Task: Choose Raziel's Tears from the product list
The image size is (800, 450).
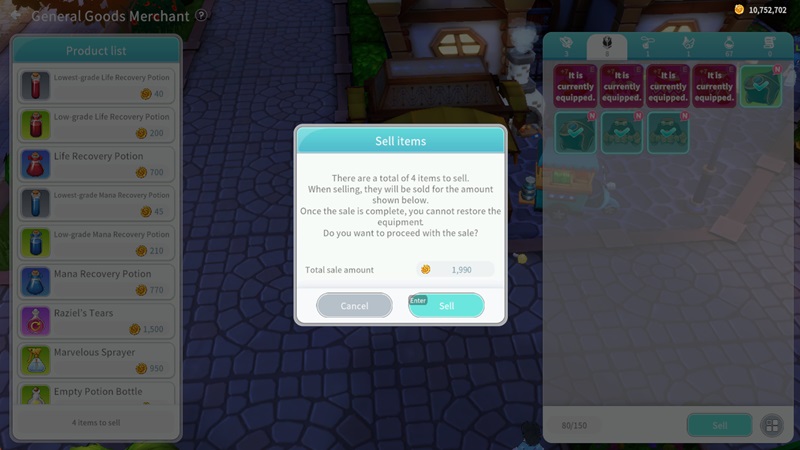Action: click(96, 320)
